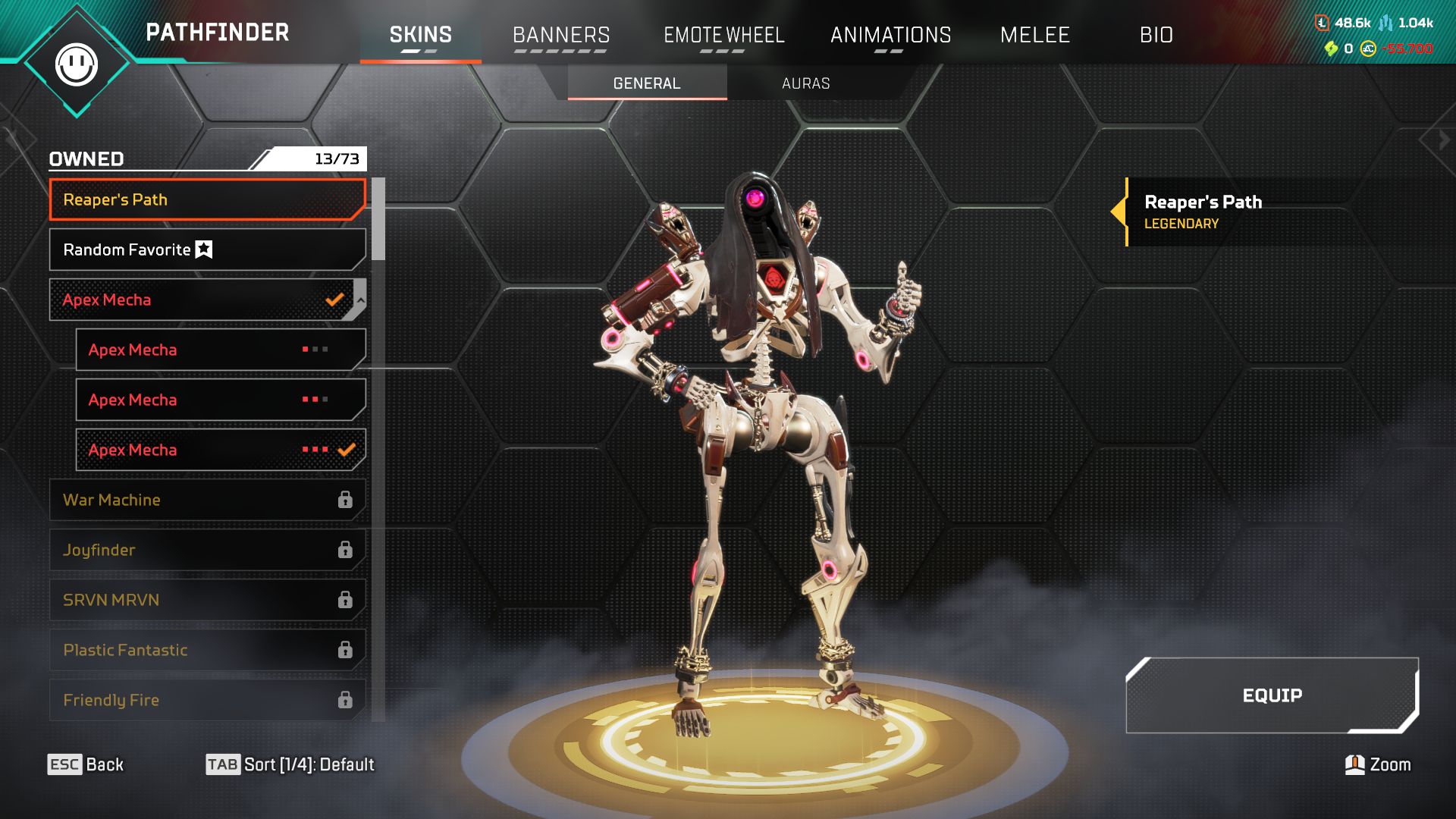Select the Reaper's Path skin row

[206, 199]
